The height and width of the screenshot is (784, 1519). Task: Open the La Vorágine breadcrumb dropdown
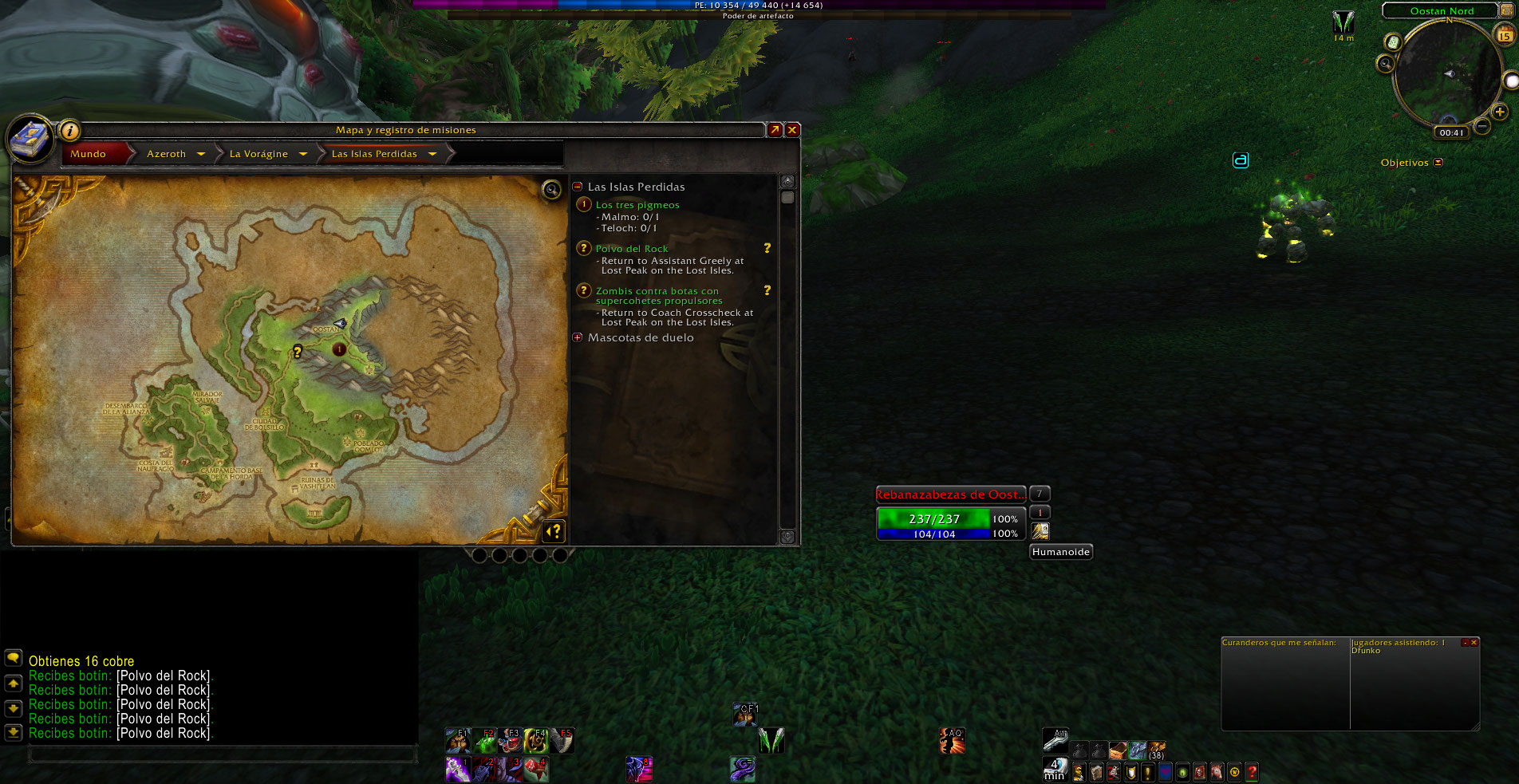coord(303,154)
